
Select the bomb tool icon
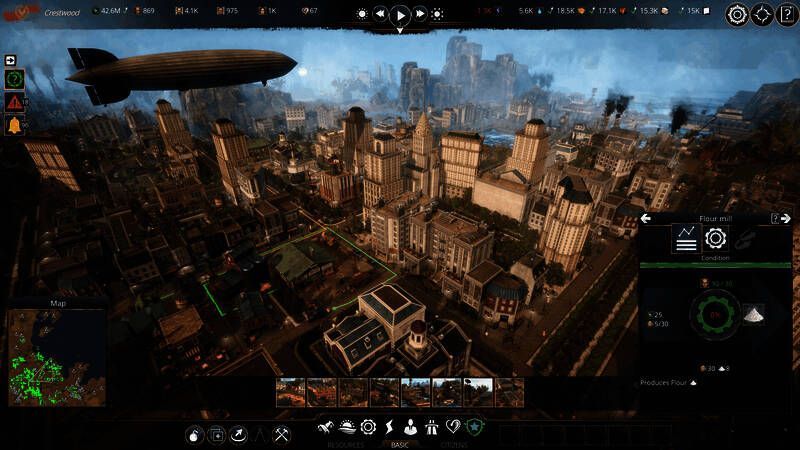pos(195,435)
